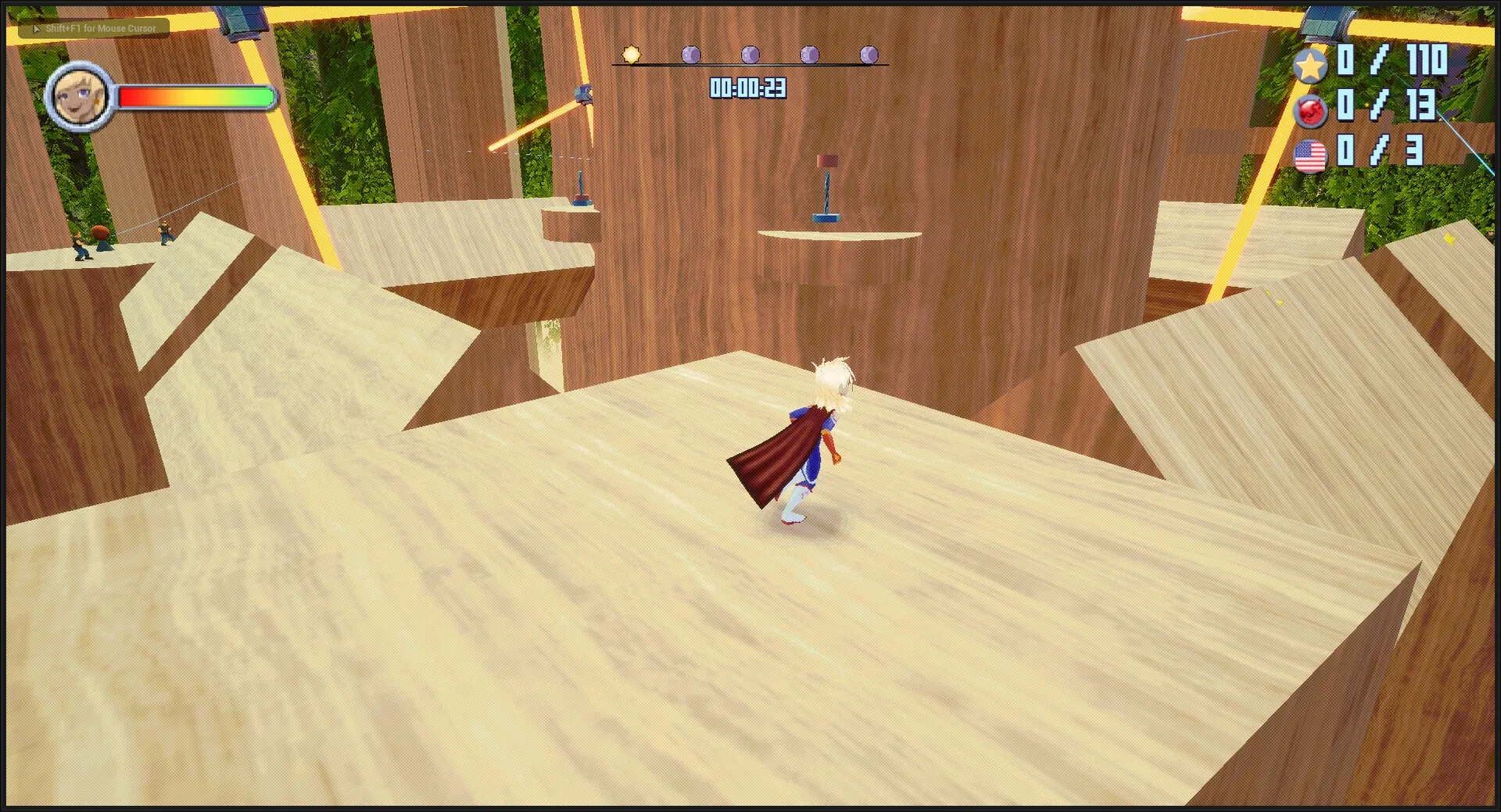Select the first purple orb on the progress bar
1501x812 pixels.
point(691,55)
